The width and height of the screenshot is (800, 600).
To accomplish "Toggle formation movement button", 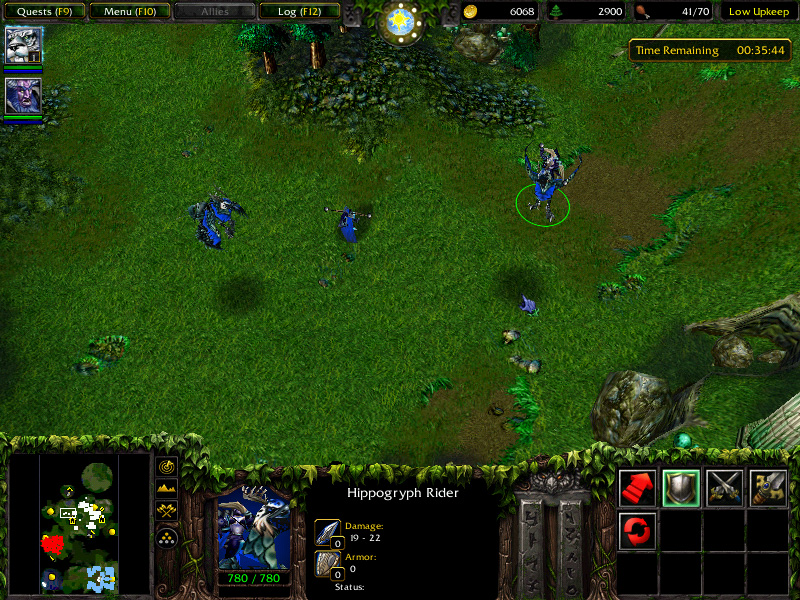I will (168, 537).
